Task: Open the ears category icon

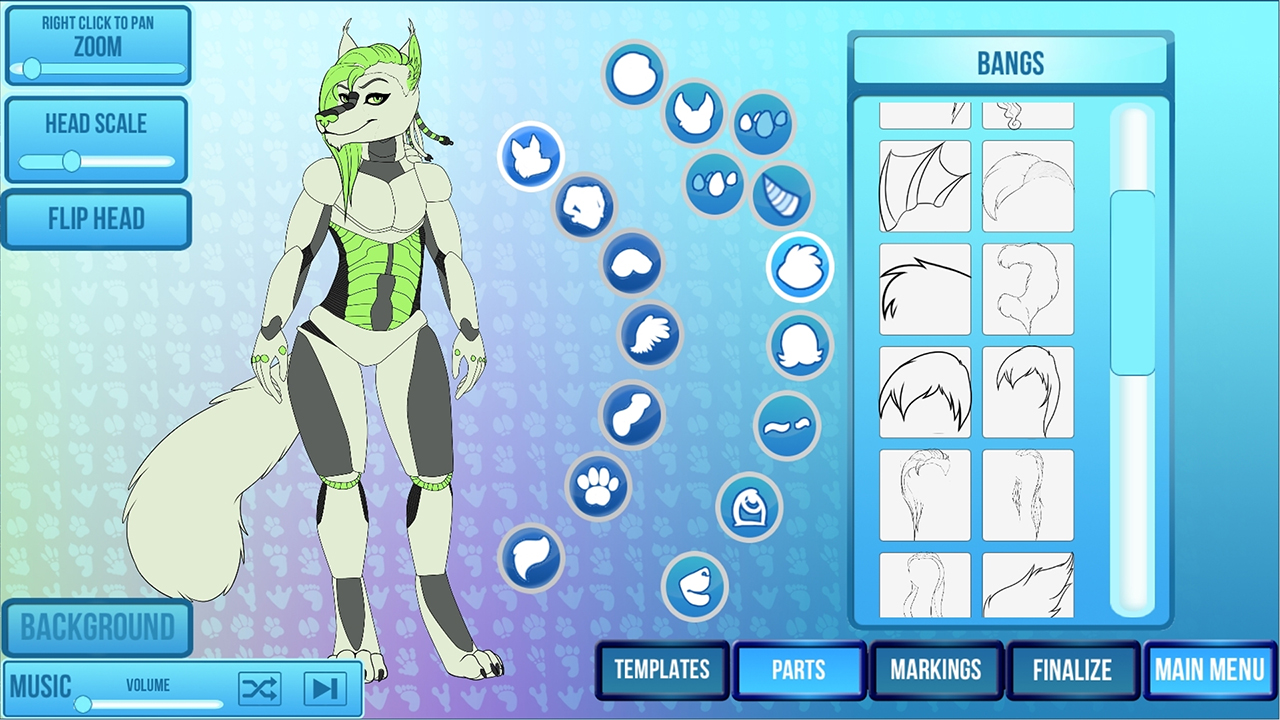Action: [x=694, y=113]
